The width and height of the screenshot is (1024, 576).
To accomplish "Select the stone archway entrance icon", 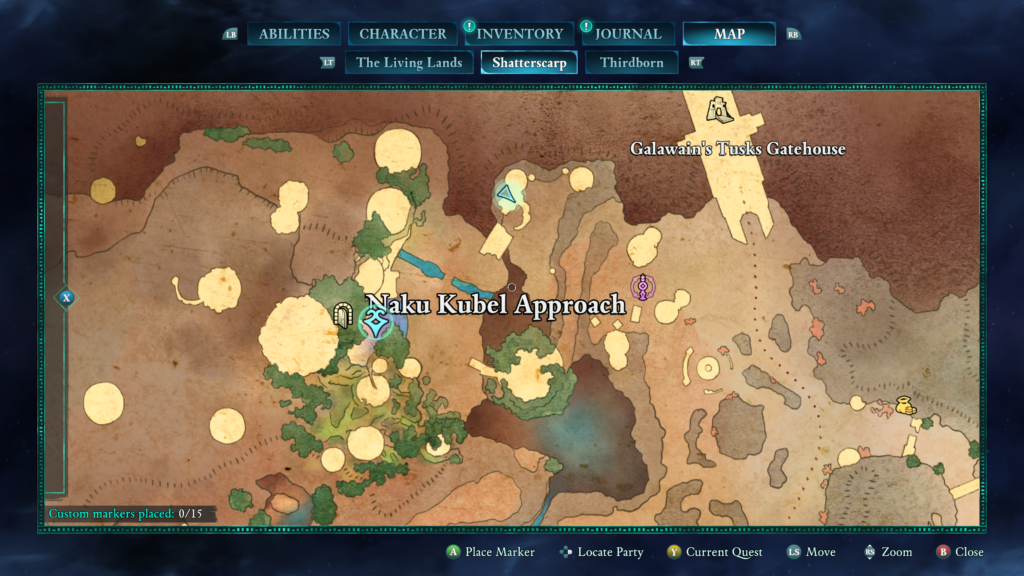I will click(343, 316).
